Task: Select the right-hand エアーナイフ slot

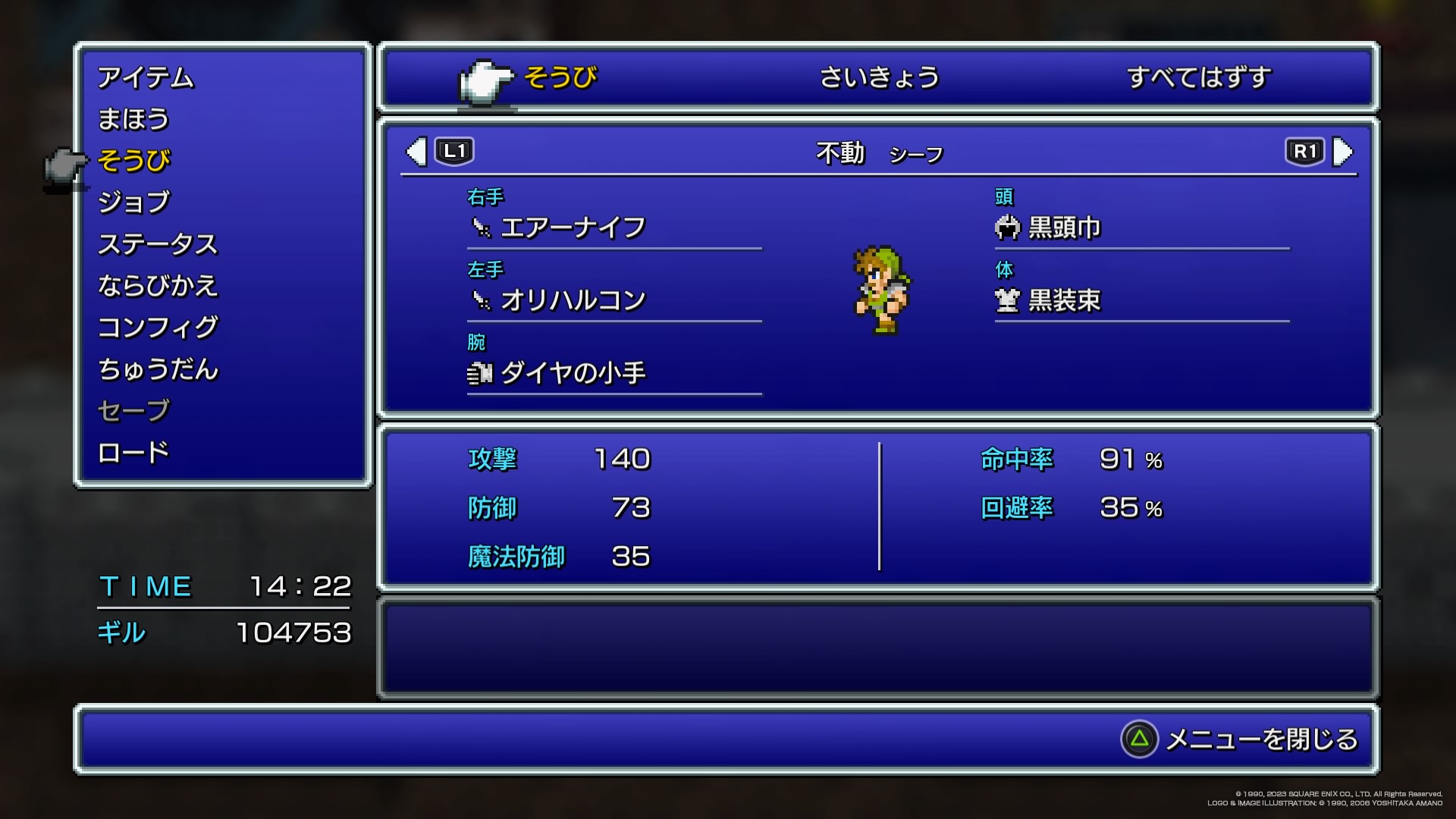Action: click(573, 227)
